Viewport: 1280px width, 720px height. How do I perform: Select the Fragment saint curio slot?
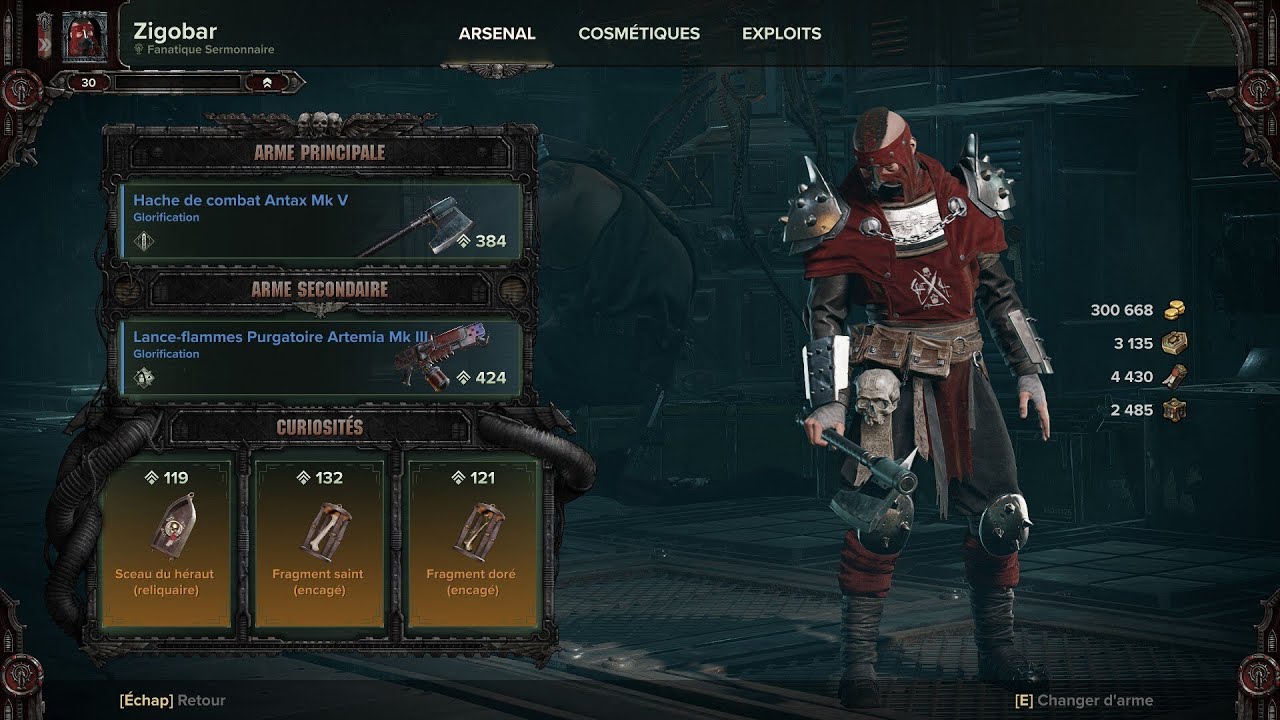[318, 540]
